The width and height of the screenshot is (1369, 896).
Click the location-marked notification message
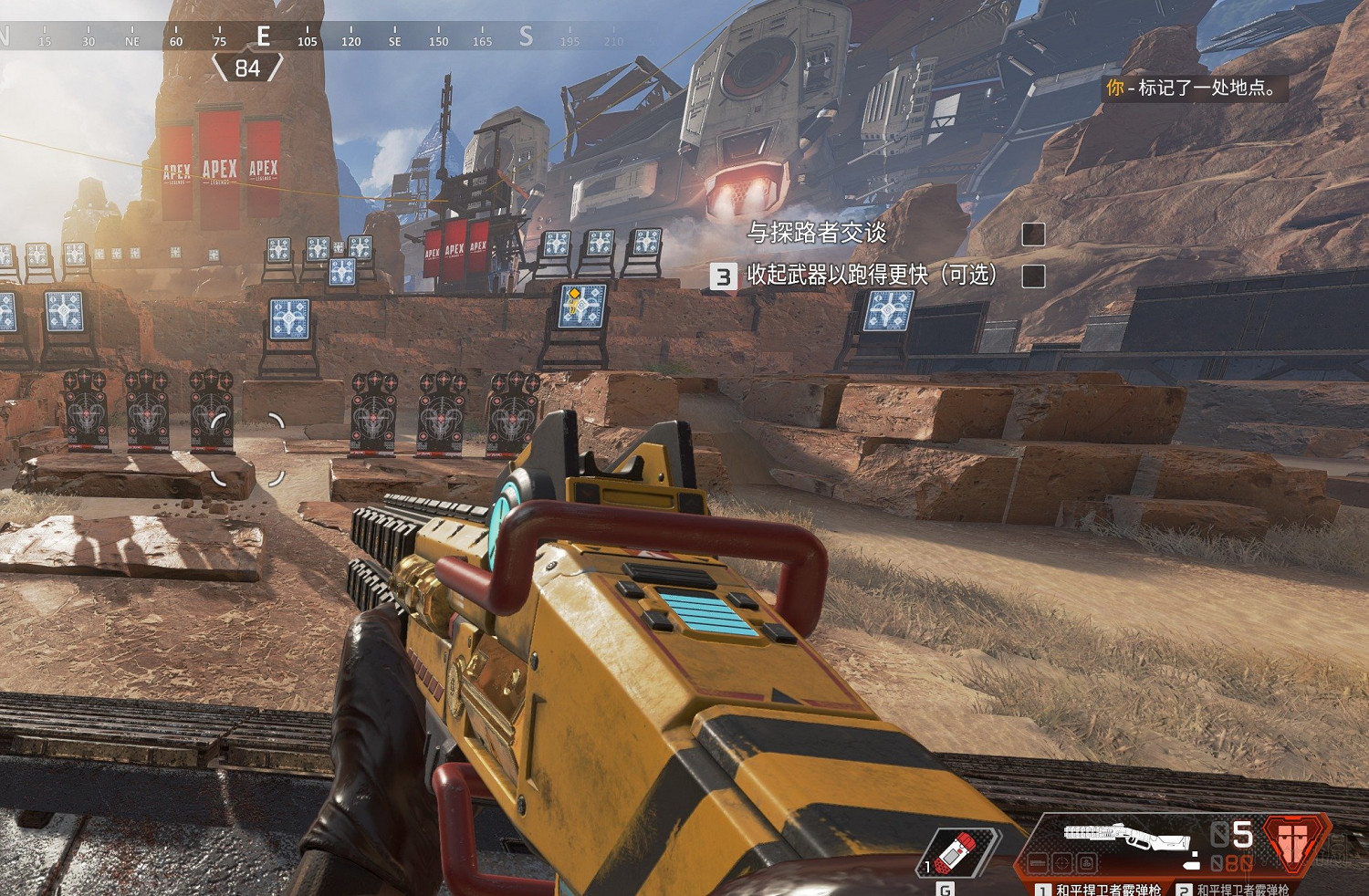pyautogui.click(x=1196, y=89)
